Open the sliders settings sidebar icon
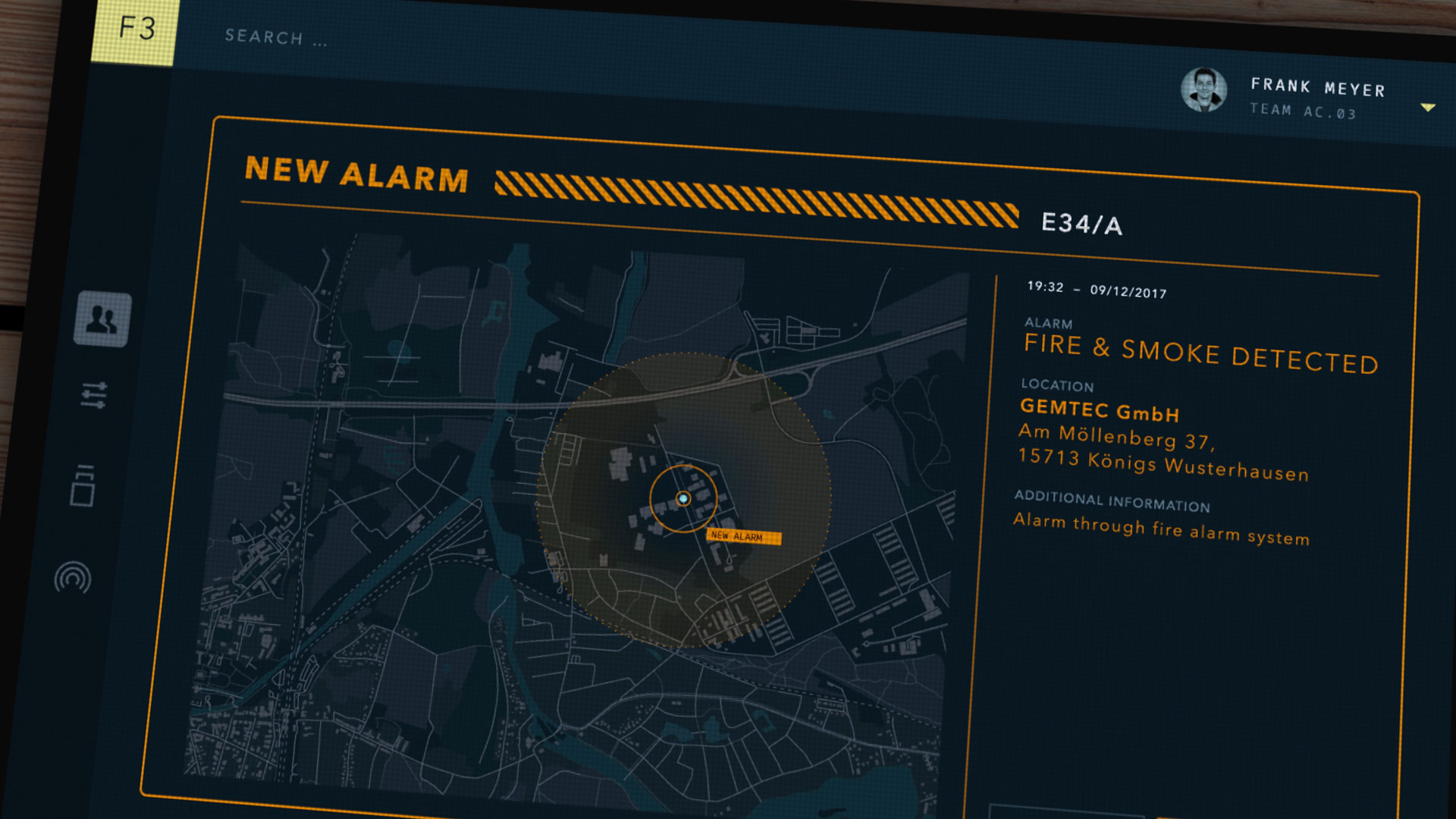 [x=94, y=395]
